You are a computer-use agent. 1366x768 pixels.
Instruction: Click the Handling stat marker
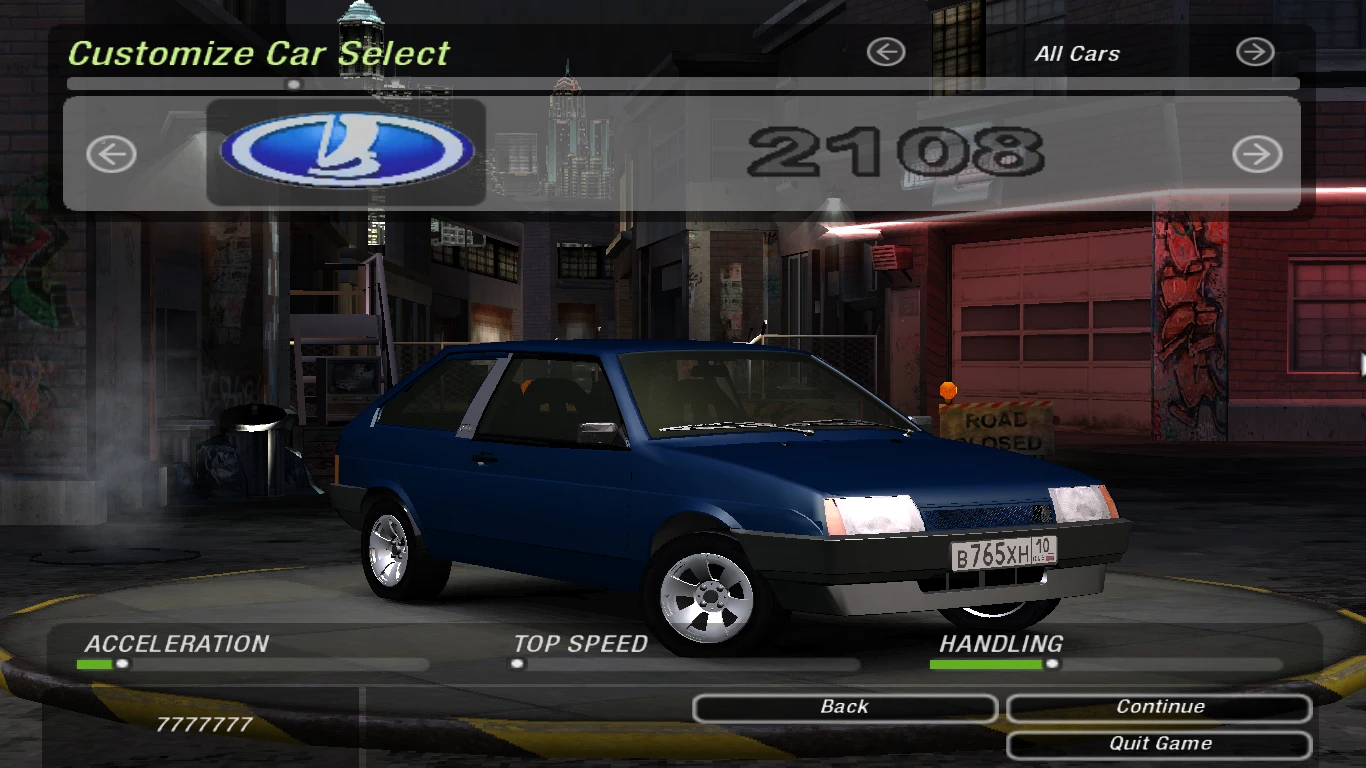click(1050, 661)
